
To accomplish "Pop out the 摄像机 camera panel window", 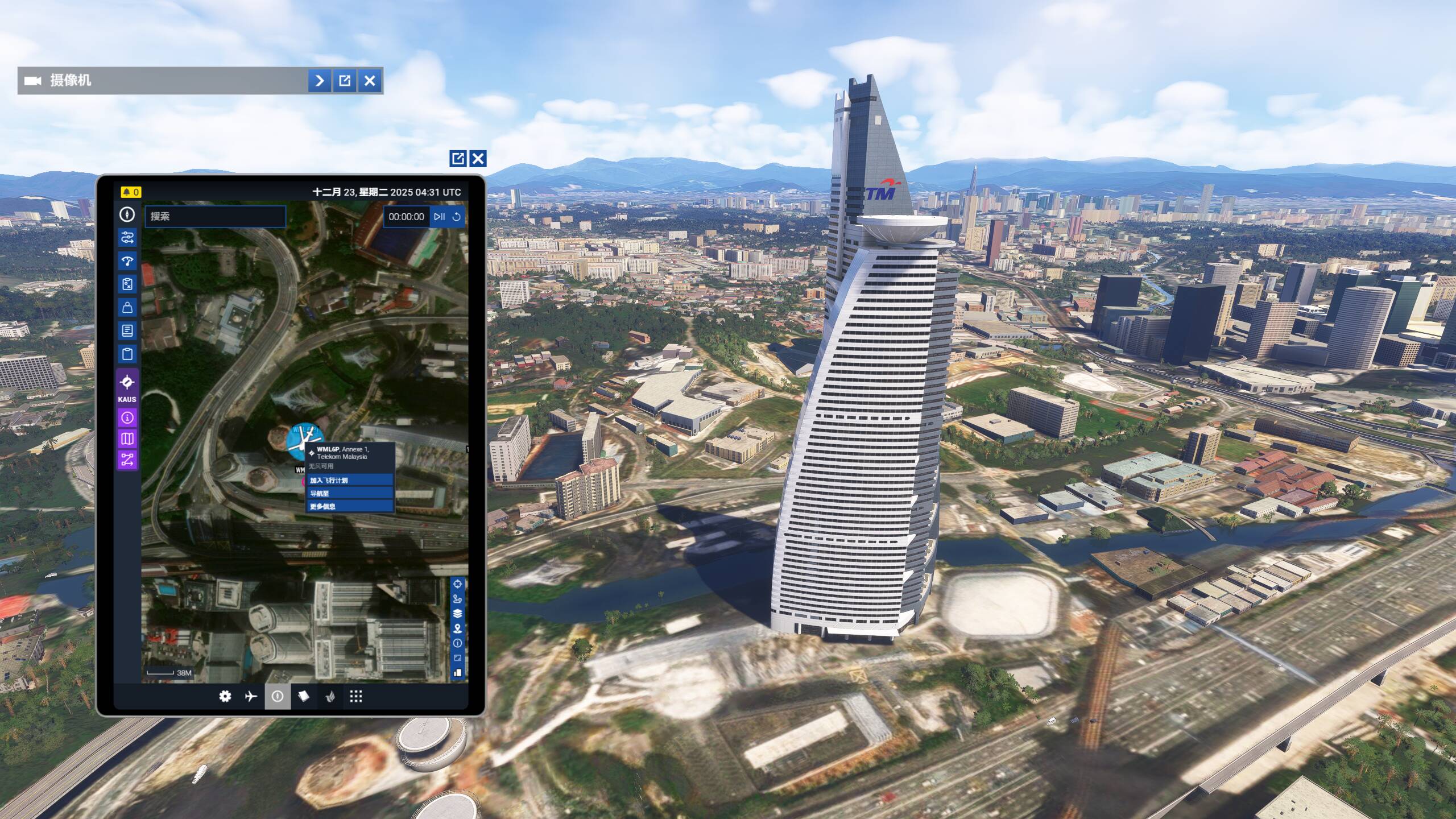I will tap(345, 81).
